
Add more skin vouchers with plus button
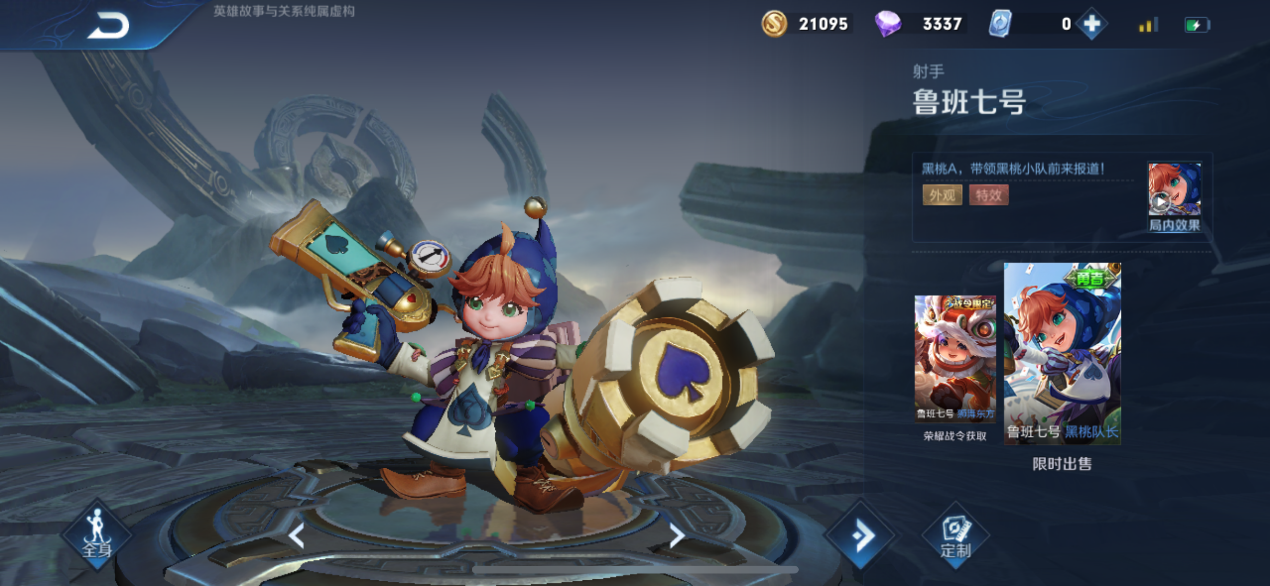coord(1091,24)
